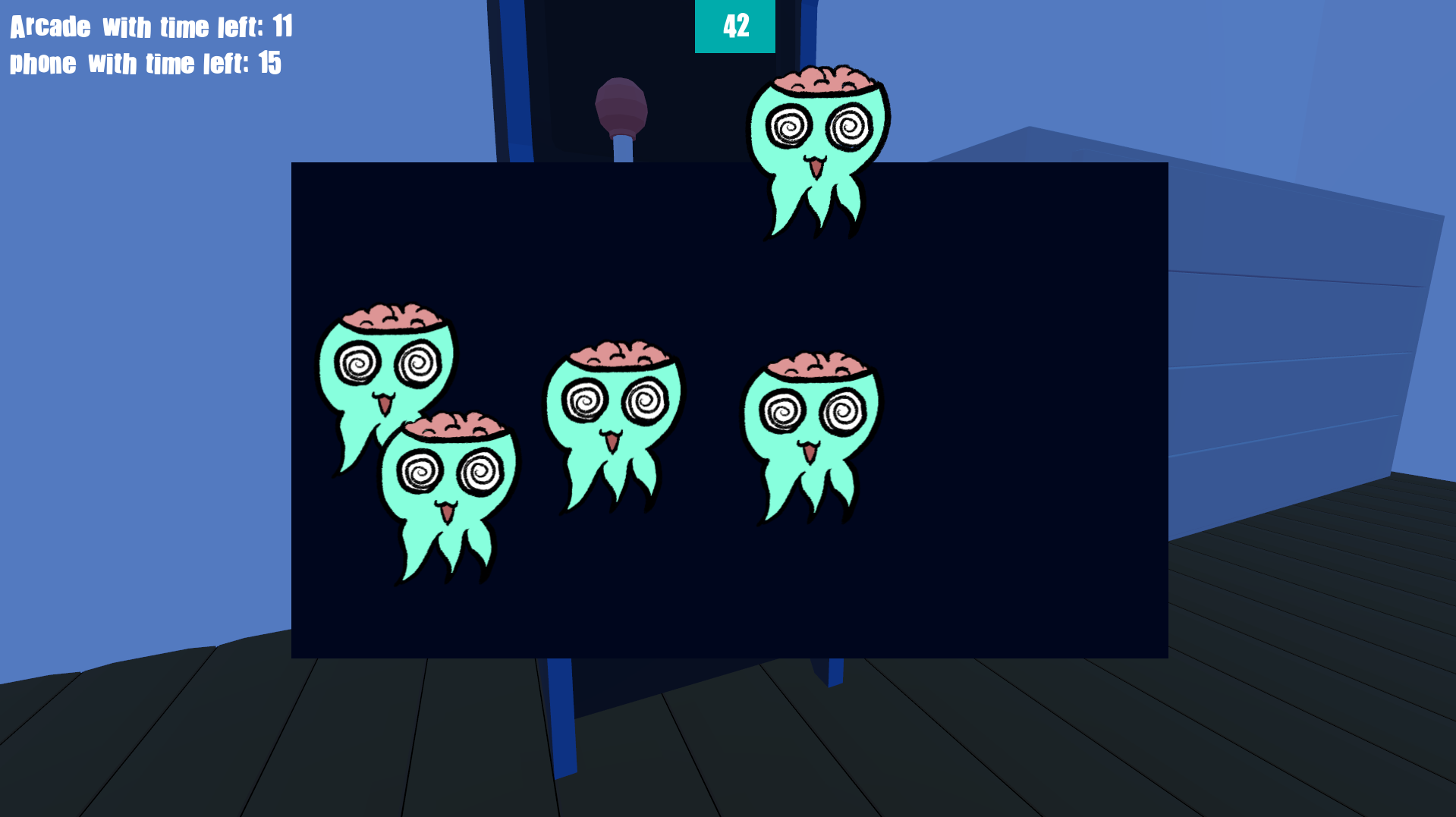The width and height of the screenshot is (1456, 817).
Task: Click the teal score box showing 42
Action: tap(734, 25)
